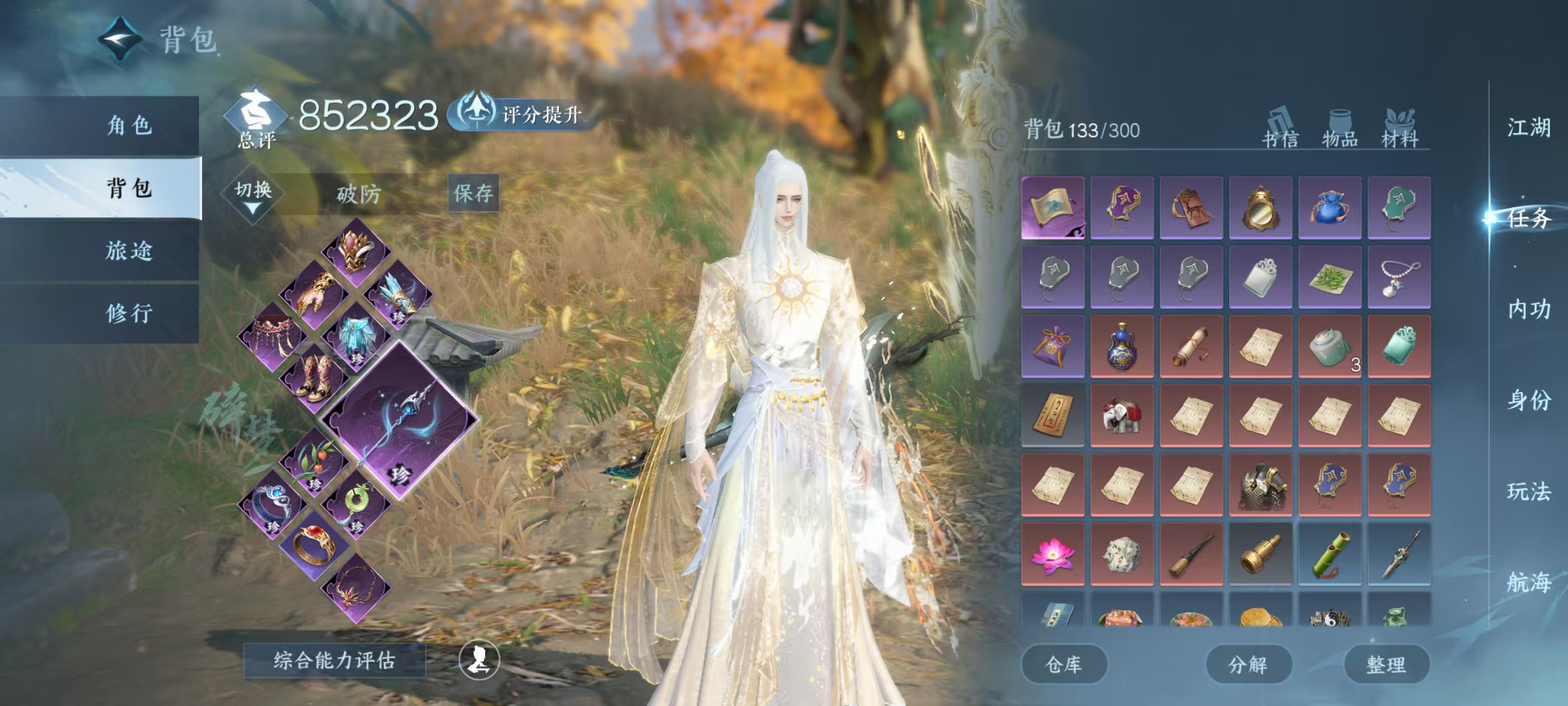
Task: Open the 旅途 tab
Action: tap(128, 250)
